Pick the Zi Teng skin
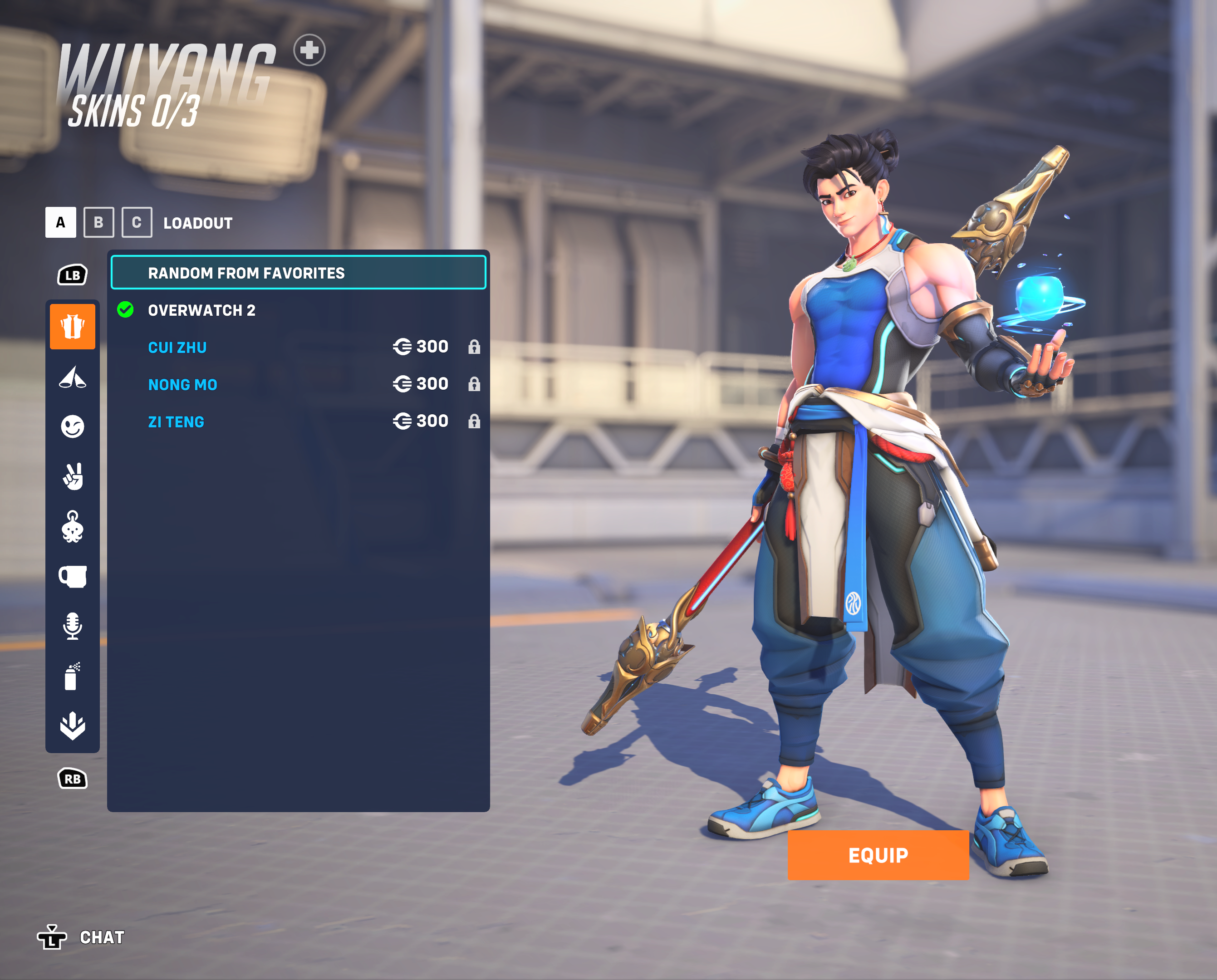The width and height of the screenshot is (1217, 980). coord(176,421)
